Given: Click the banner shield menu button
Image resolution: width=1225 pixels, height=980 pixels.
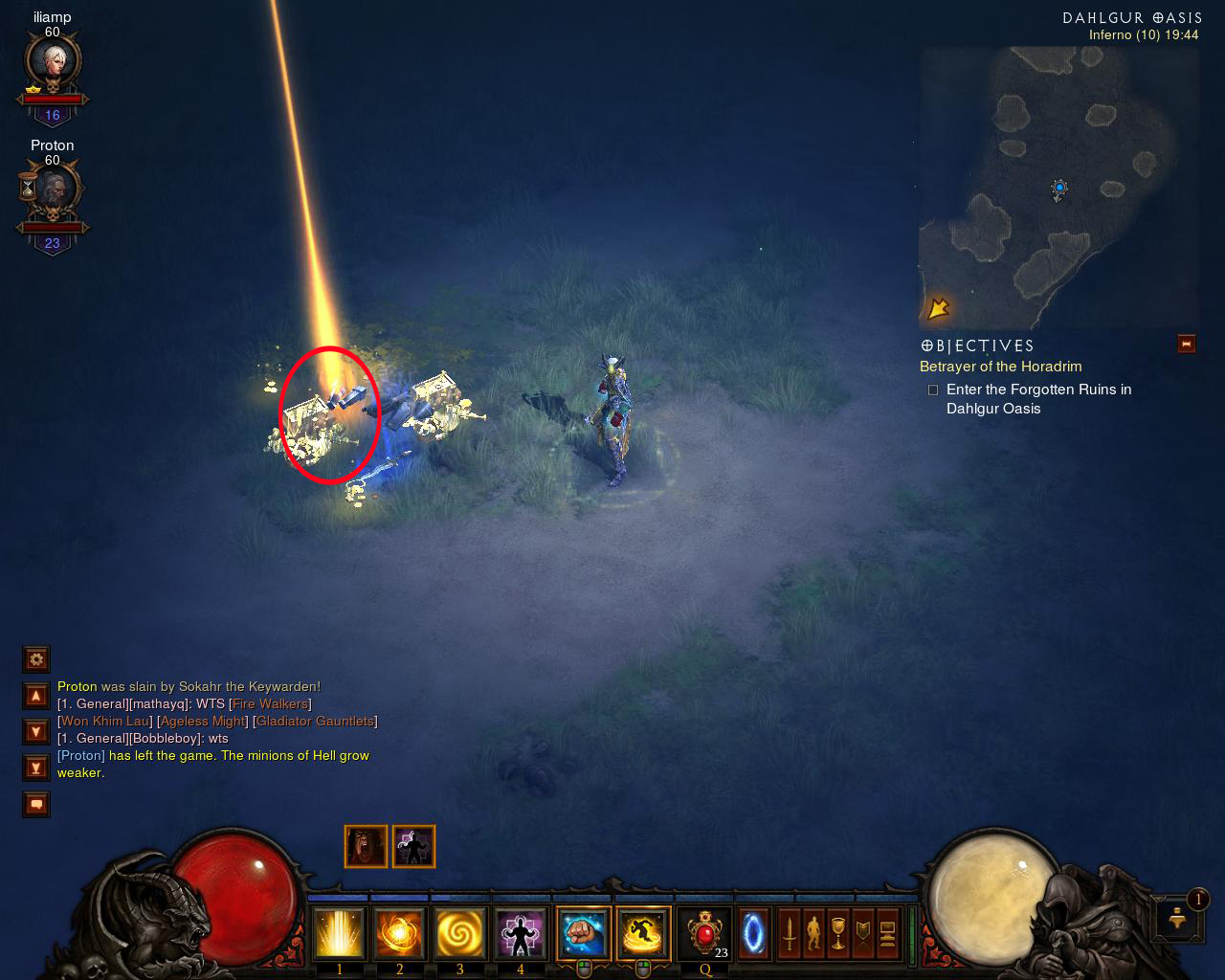Looking at the screenshot, I should point(863,934).
